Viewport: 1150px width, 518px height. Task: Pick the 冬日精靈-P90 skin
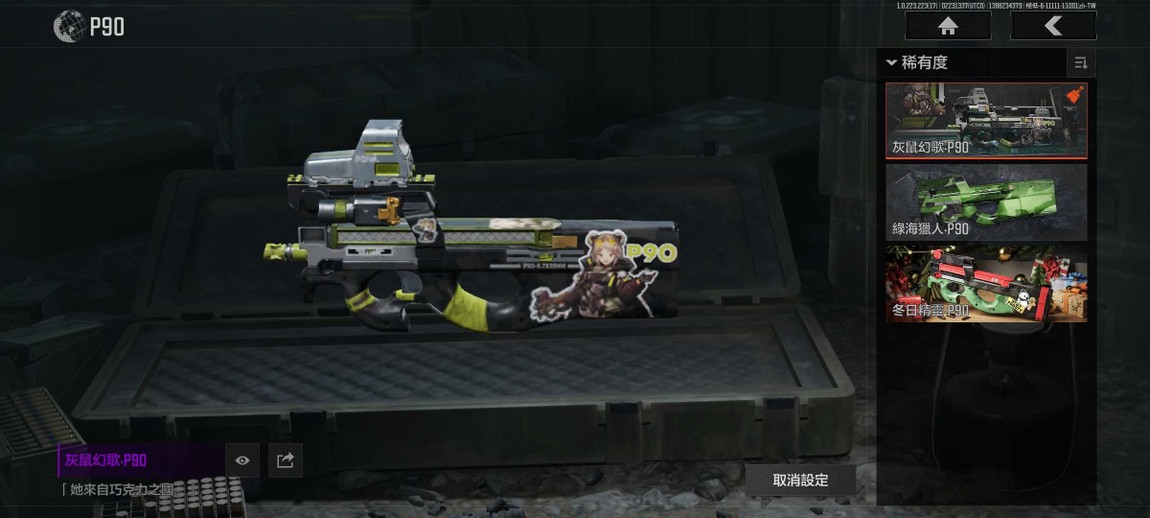click(986, 284)
